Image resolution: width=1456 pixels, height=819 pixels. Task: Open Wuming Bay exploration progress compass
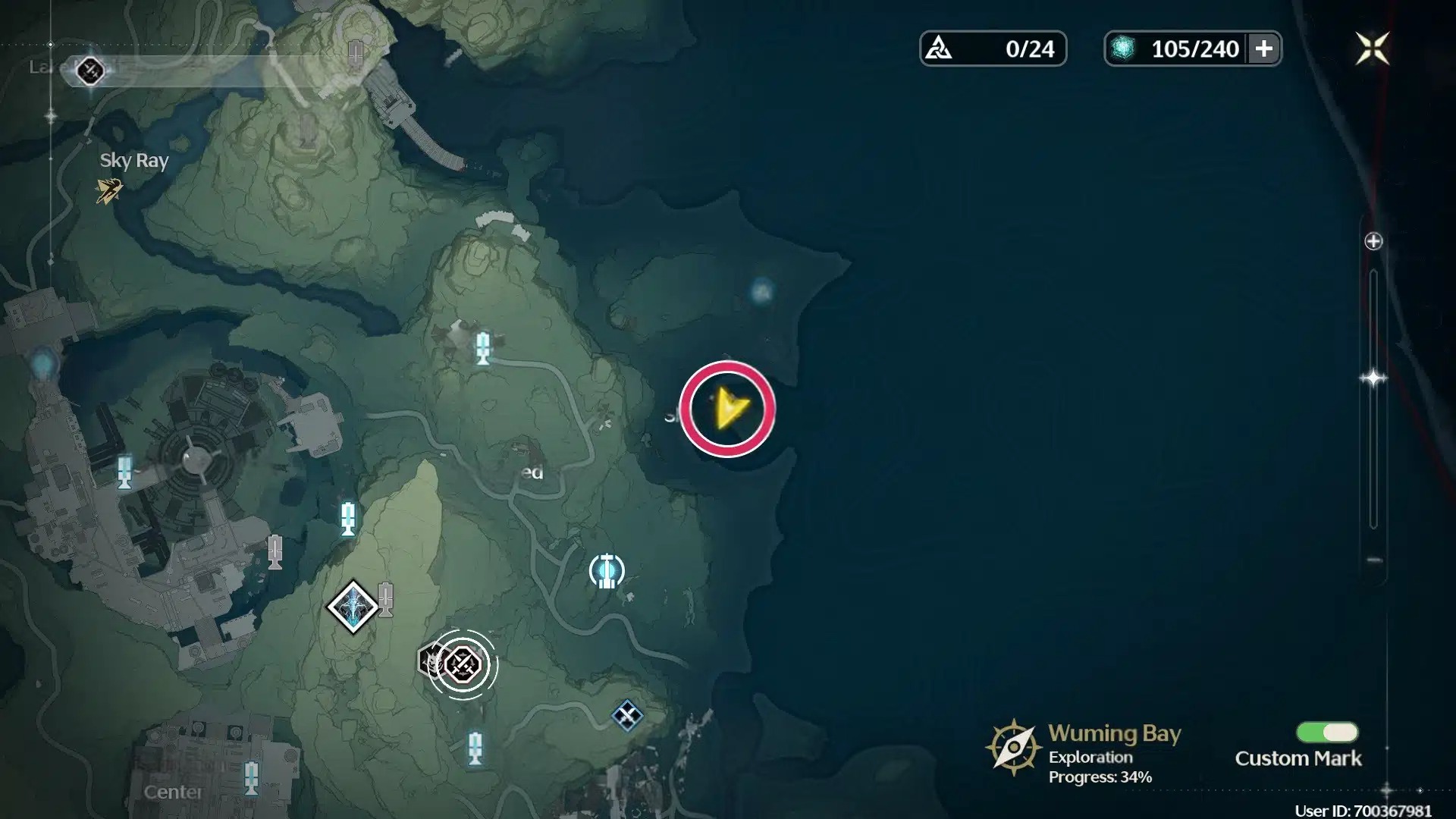coord(1013,748)
